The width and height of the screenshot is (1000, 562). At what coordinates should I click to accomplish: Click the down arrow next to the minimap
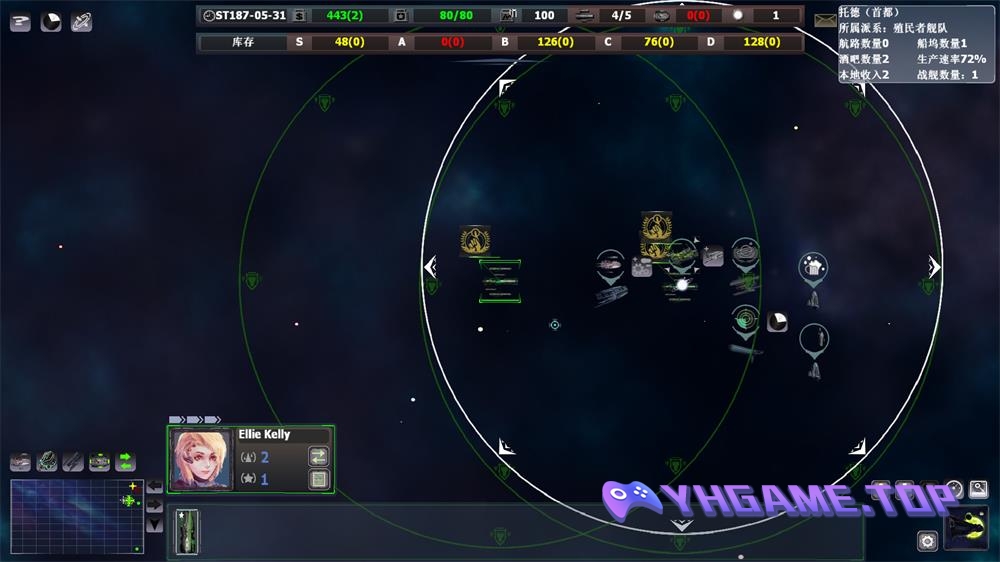pyautogui.click(x=155, y=524)
